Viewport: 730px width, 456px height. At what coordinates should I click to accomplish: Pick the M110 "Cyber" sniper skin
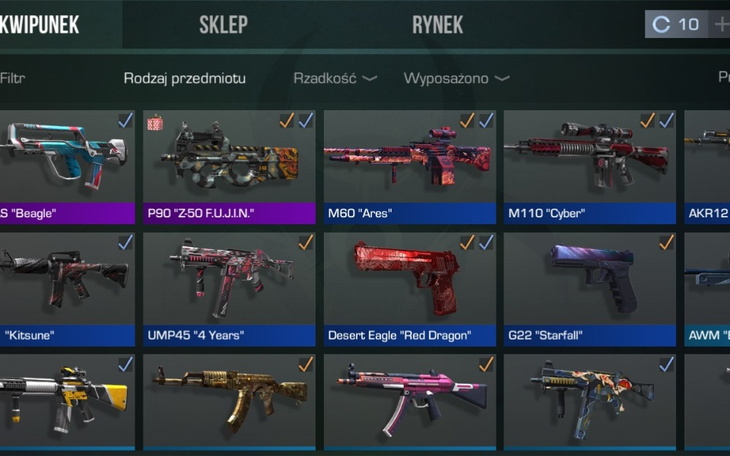[589, 165]
